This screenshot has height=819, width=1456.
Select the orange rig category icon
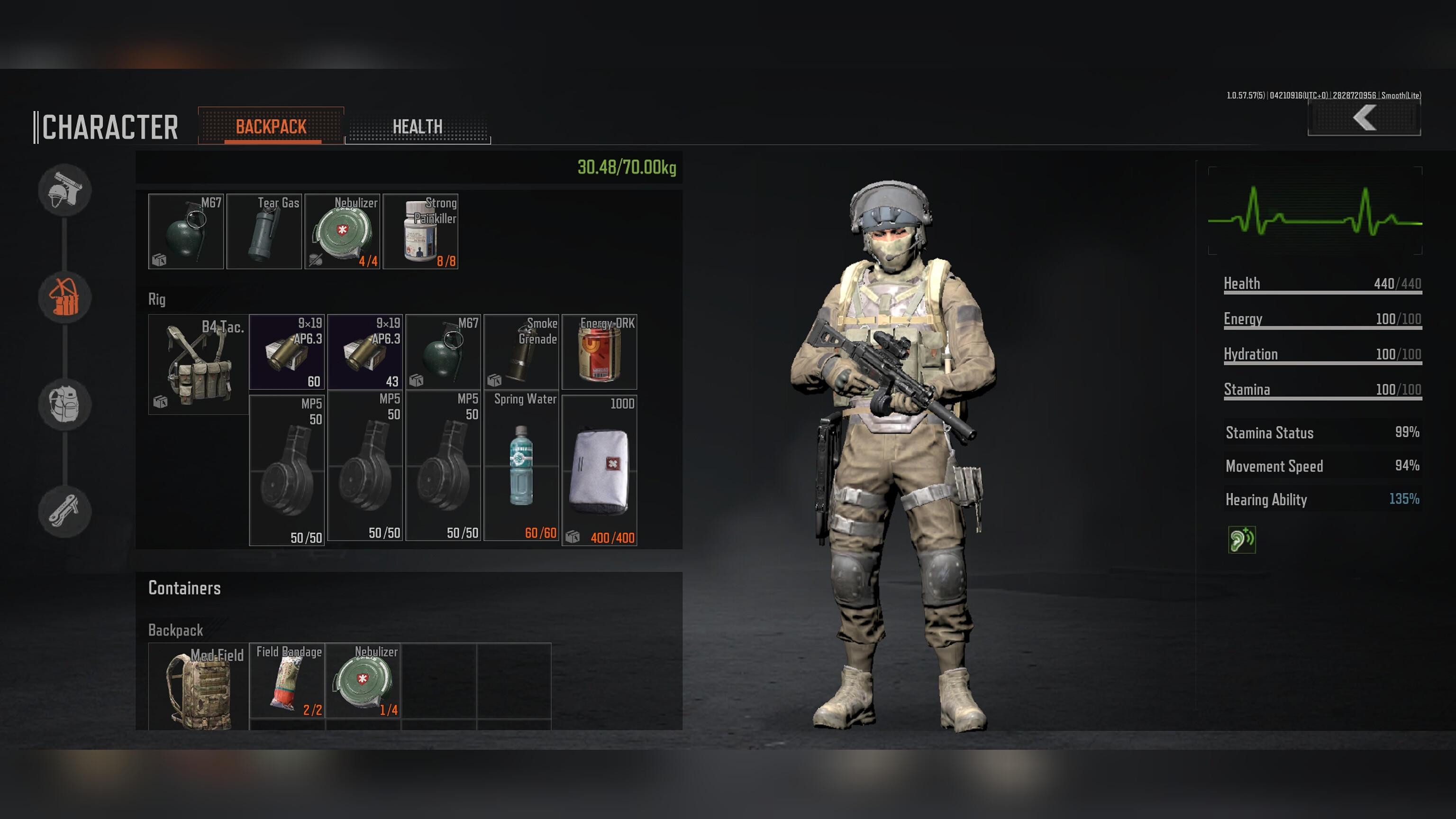[65, 297]
